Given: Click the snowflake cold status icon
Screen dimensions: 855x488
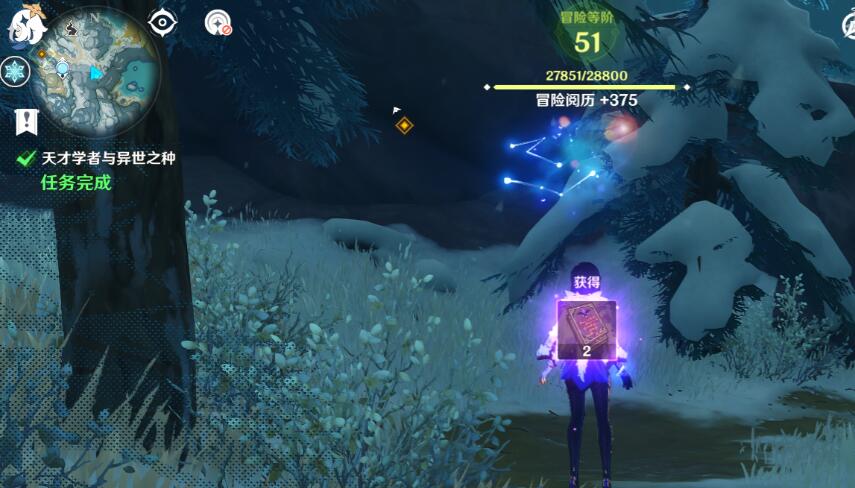Looking at the screenshot, I should tap(15, 72).
